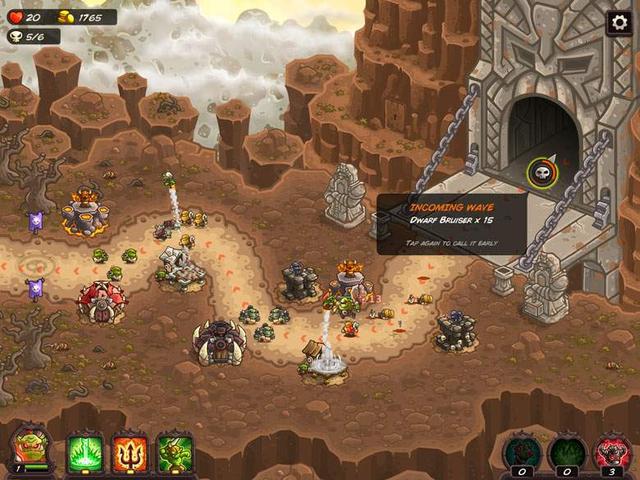
Task: Use the red glowing item with count 3
Action: [x=612, y=451]
